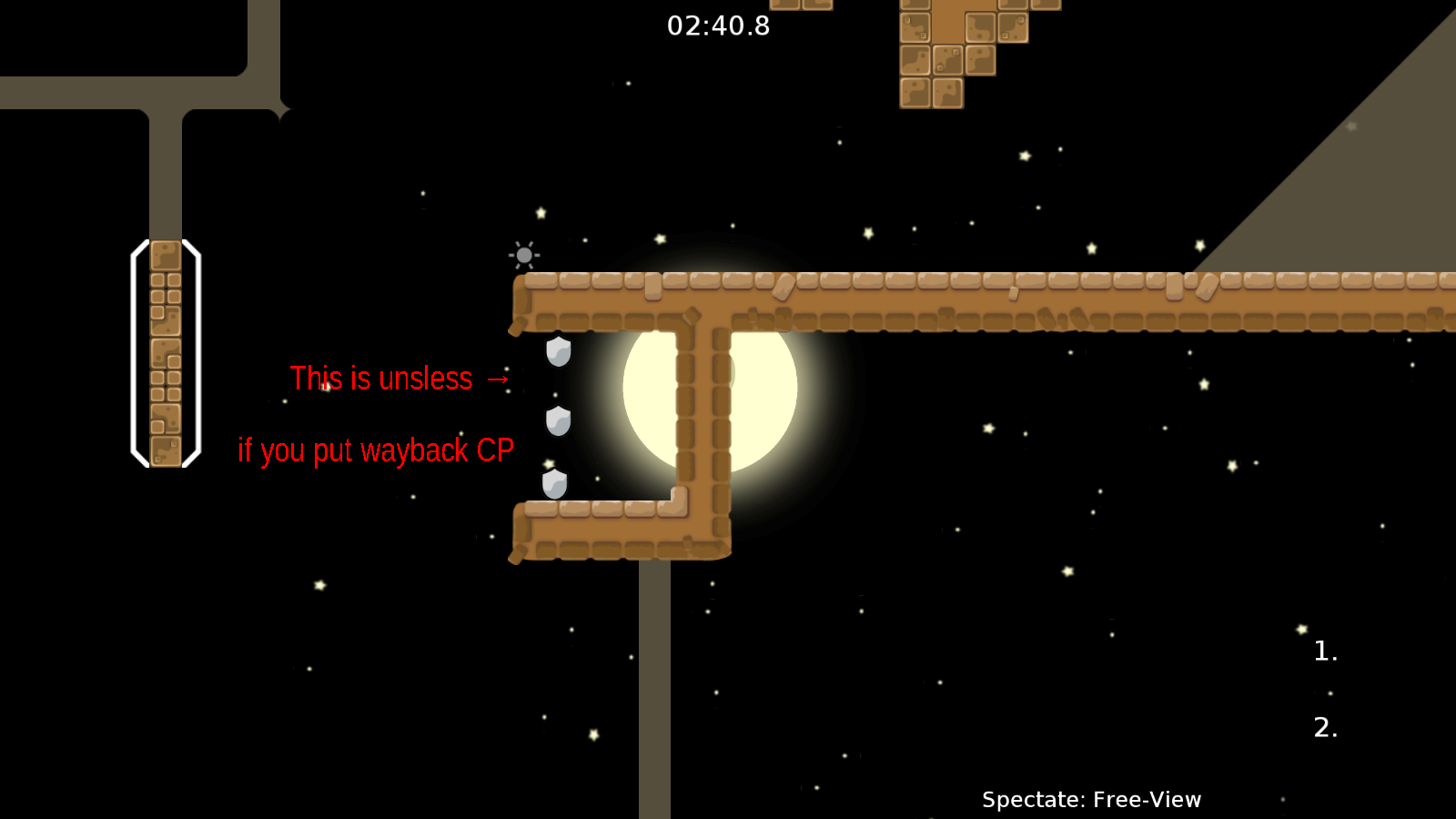This screenshot has height=819, width=1456.
Task: Select the middle shield pickup icon
Action: 557,421
